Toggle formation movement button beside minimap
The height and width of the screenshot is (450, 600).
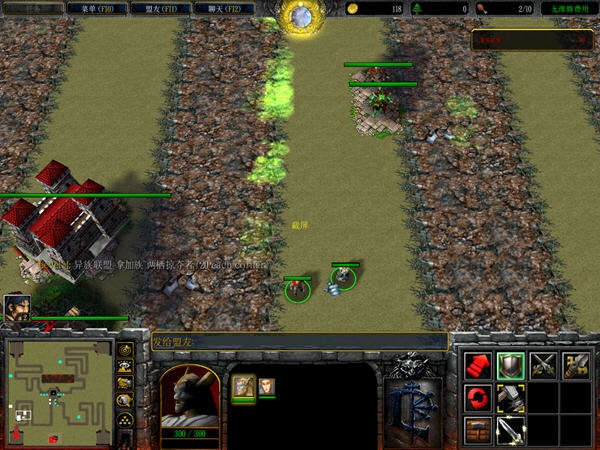coord(126,421)
